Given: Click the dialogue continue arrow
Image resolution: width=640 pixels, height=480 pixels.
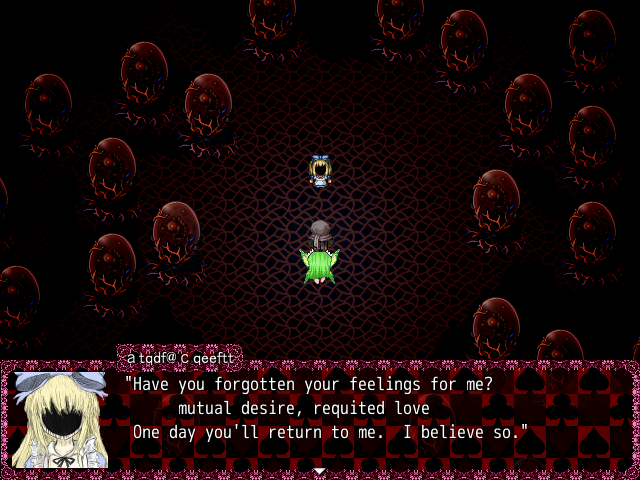Looking at the screenshot, I should (319, 470).
